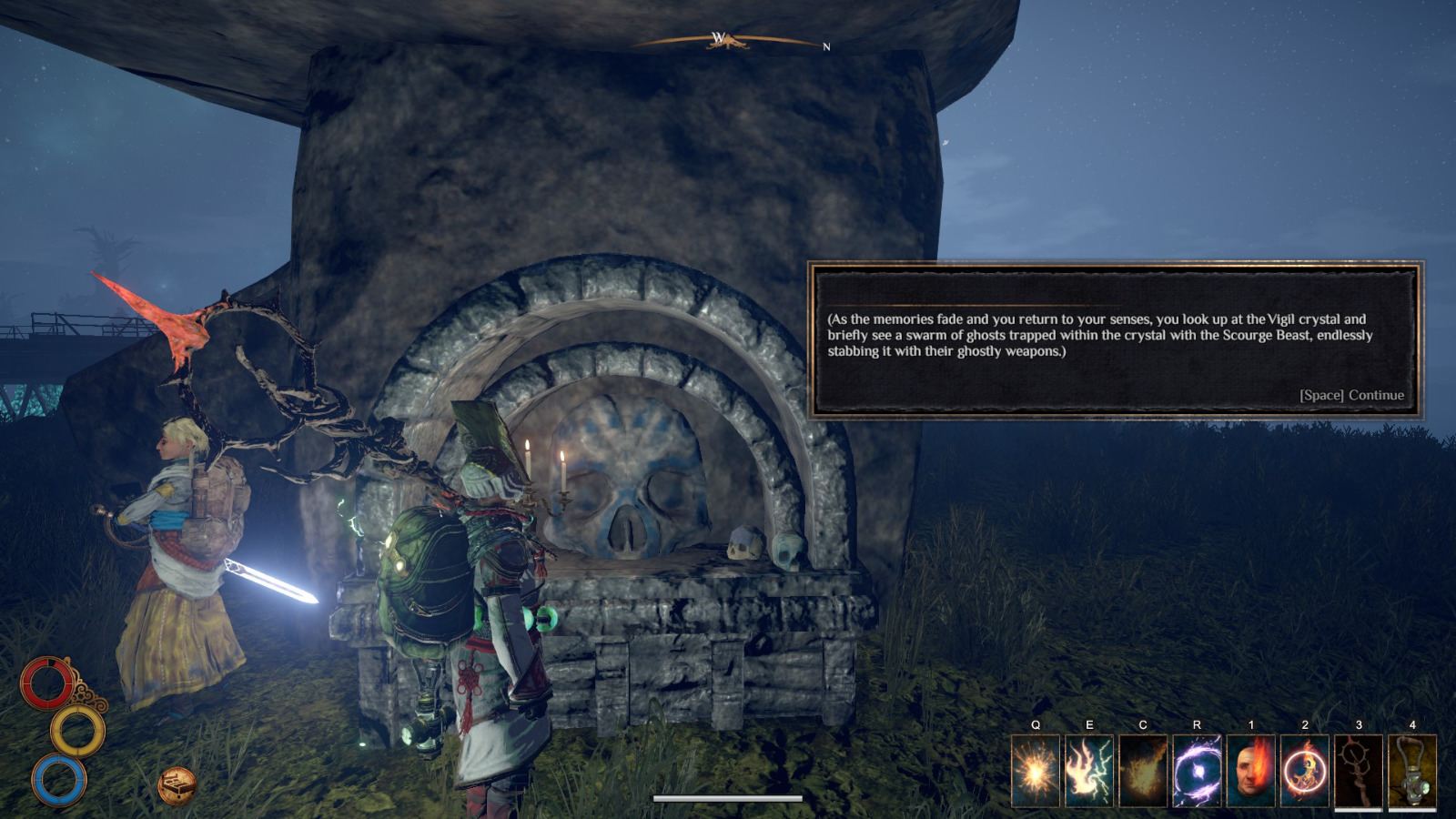Activate the Spark skill in hotbar slot Q

[1035, 769]
